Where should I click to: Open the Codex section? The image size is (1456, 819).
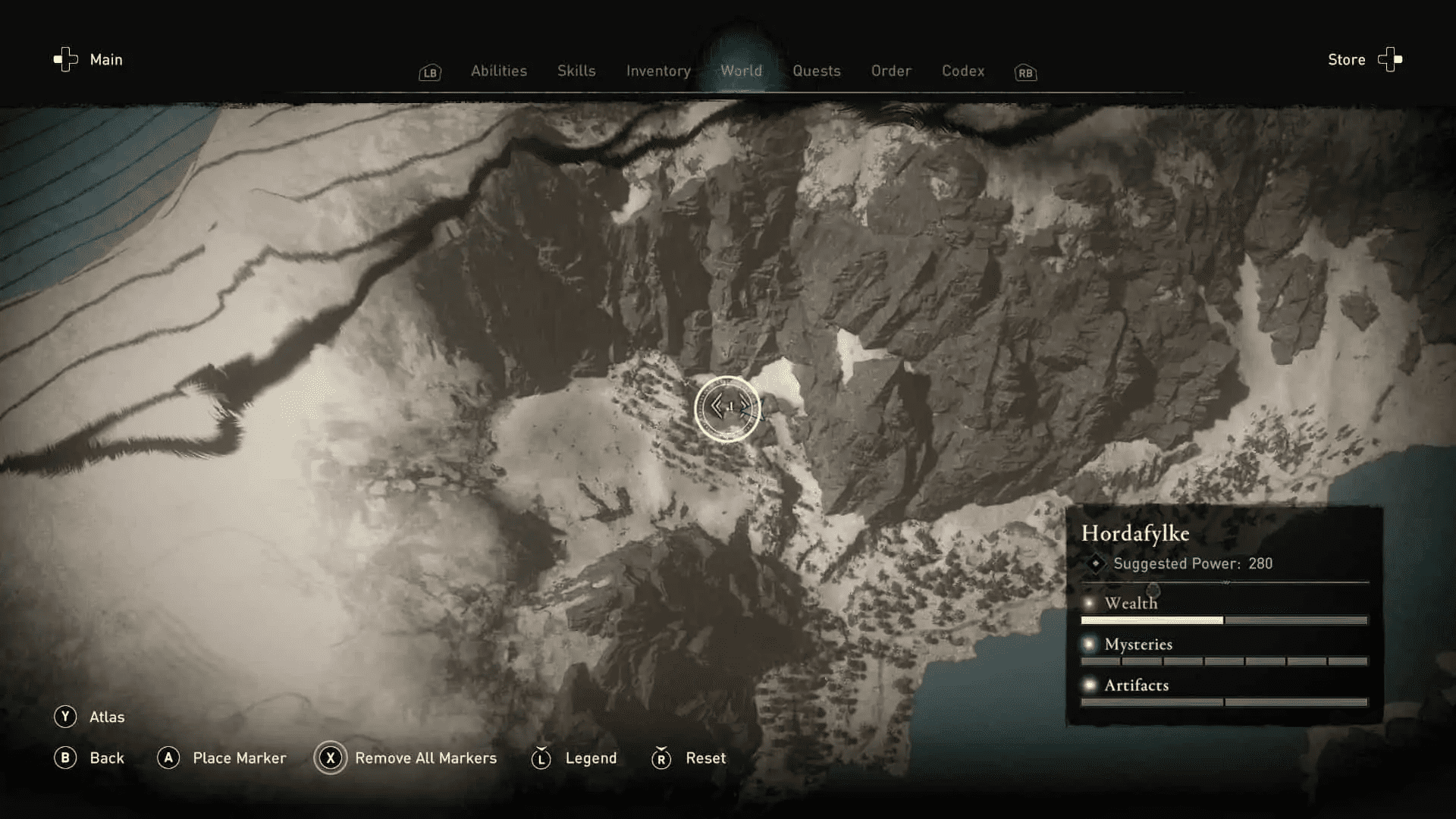[x=963, y=71]
